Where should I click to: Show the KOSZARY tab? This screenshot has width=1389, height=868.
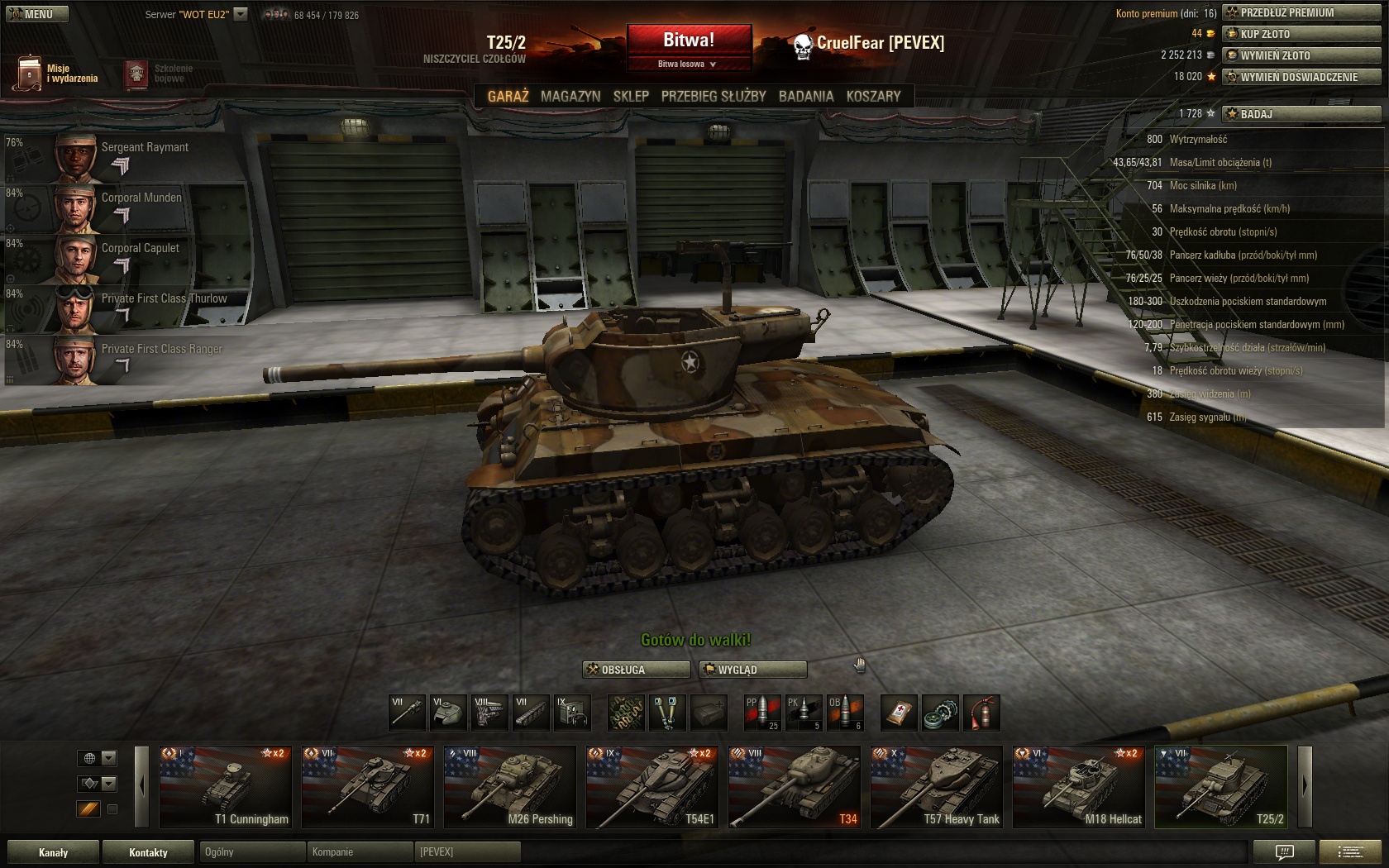tap(873, 96)
